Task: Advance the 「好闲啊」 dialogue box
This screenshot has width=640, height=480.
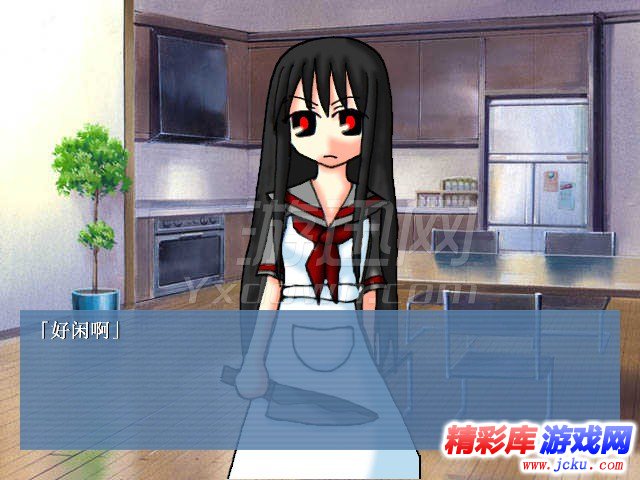Action: click(320, 380)
